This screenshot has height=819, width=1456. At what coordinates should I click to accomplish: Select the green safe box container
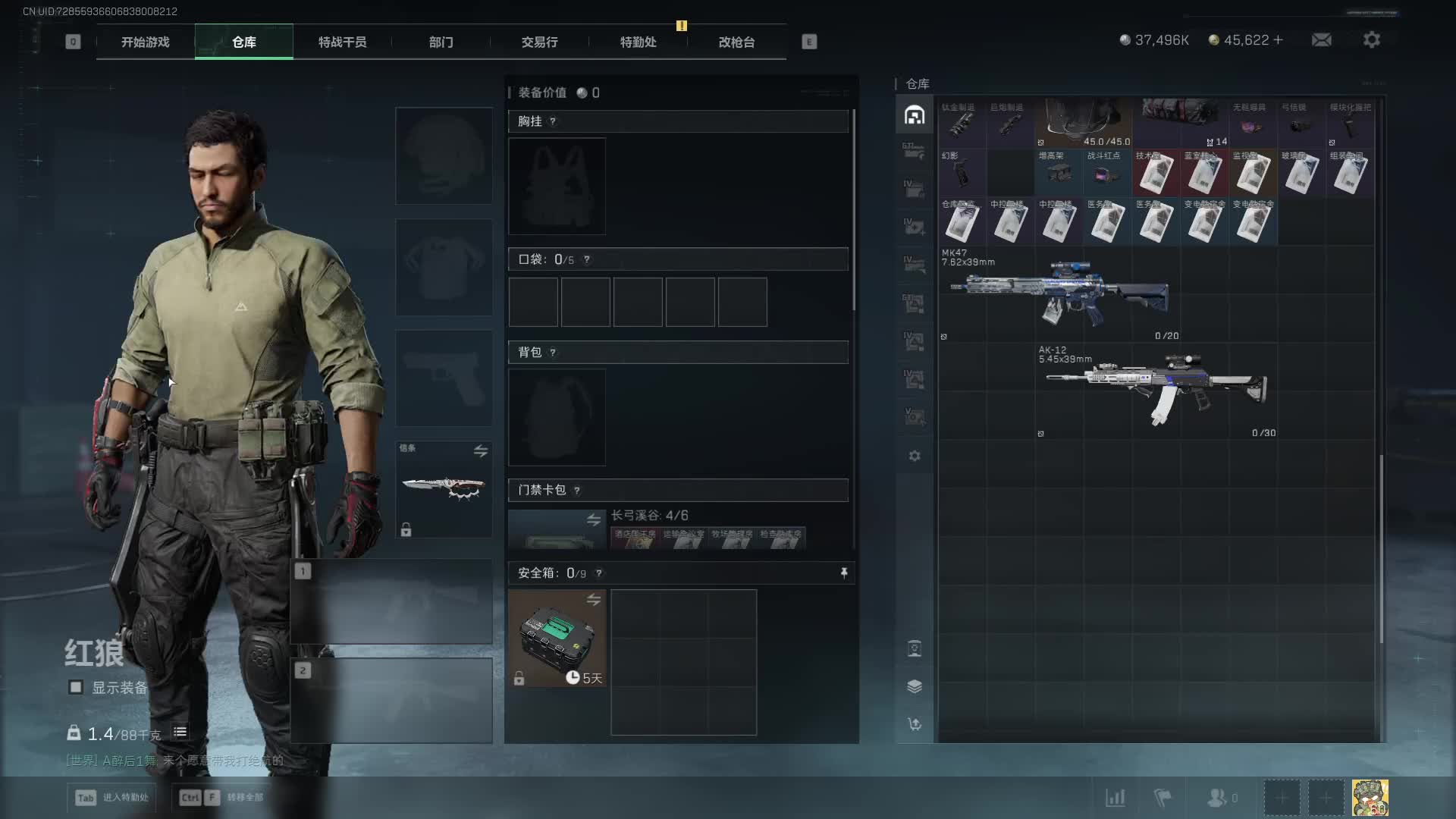[557, 639]
